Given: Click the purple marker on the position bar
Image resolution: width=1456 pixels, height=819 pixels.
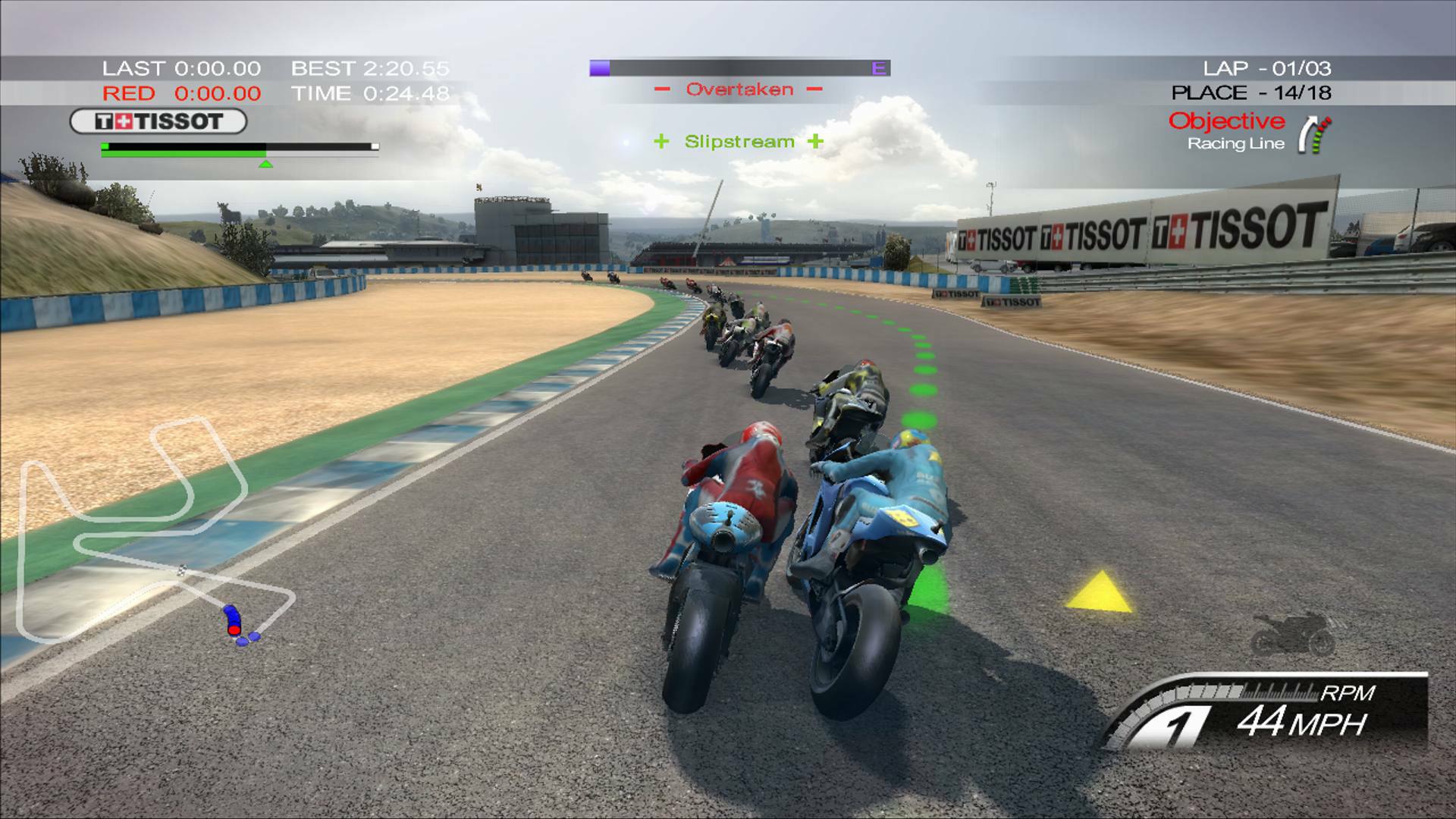Looking at the screenshot, I should point(600,68).
